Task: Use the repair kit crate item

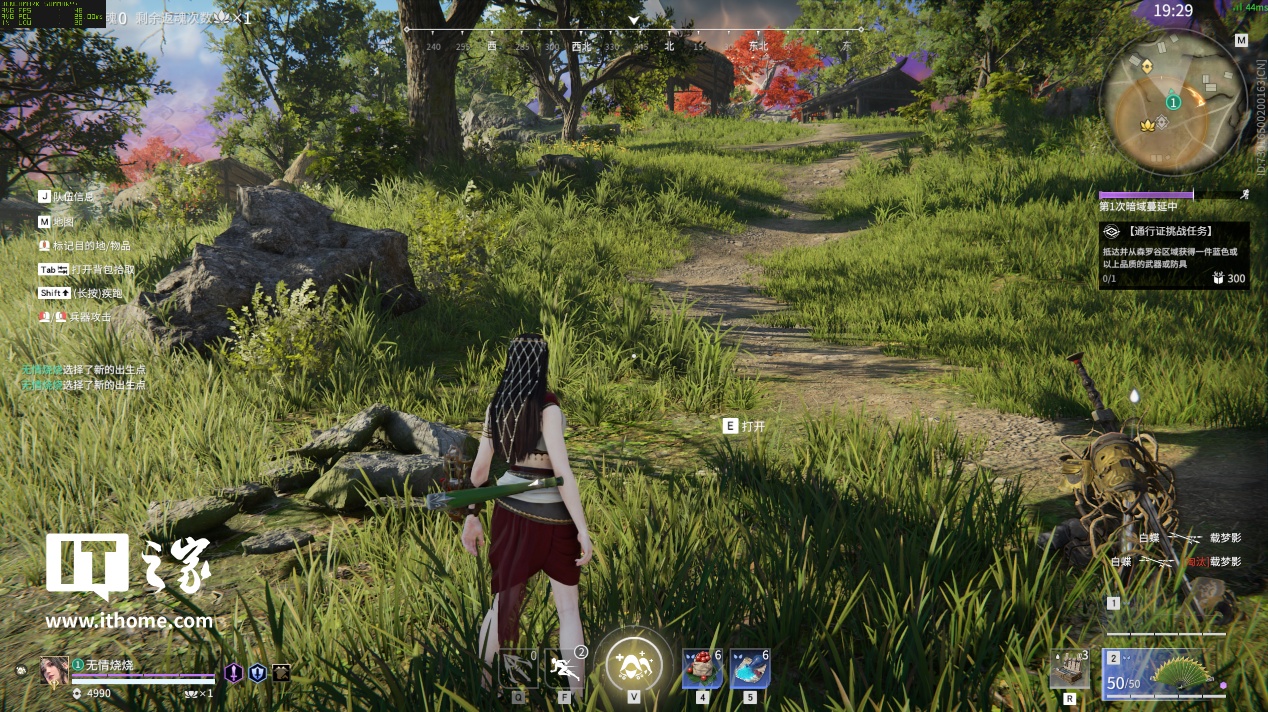Action: tap(1068, 670)
